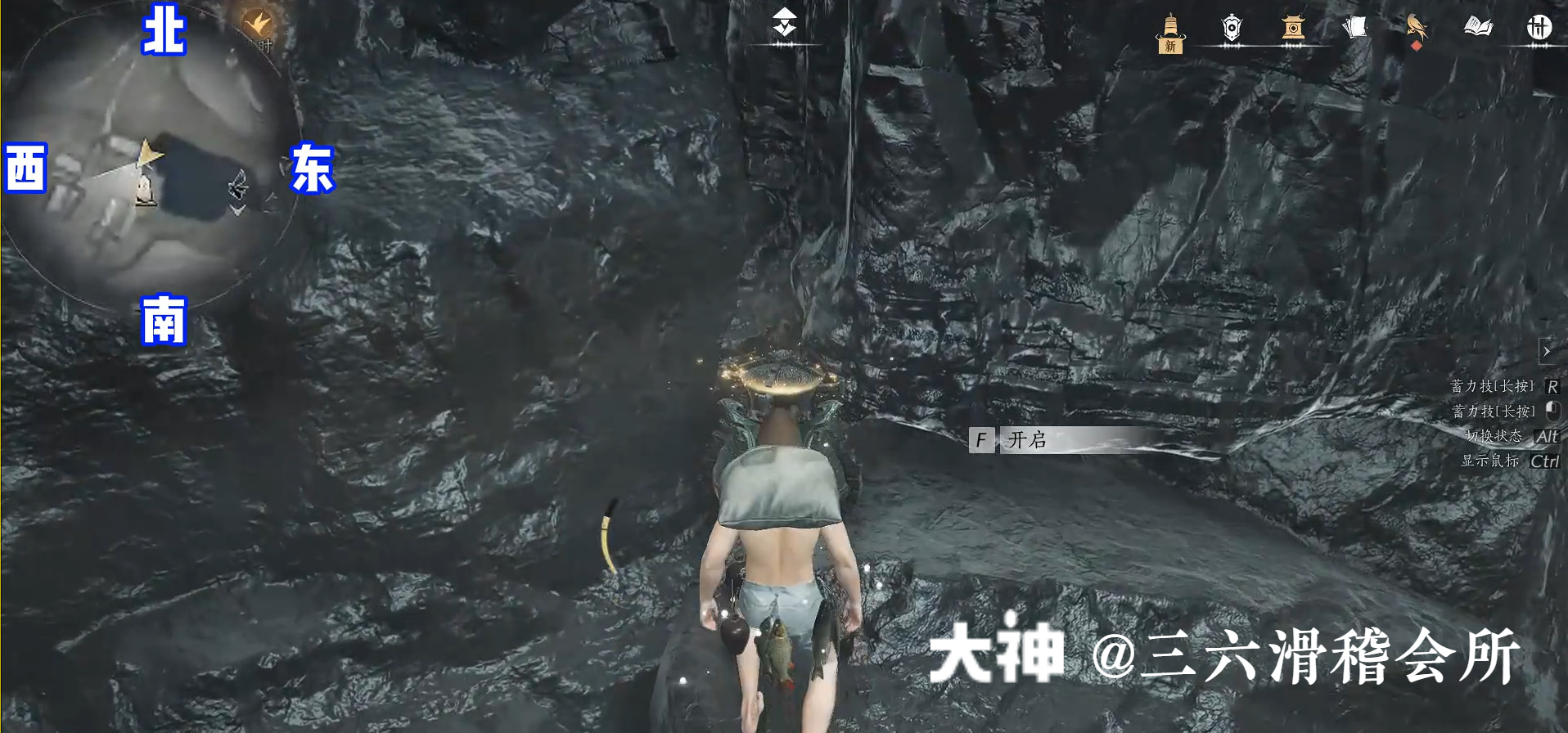Expand the side panel arrow on right edge
Viewport: 1568px width, 733px height.
tap(1546, 351)
